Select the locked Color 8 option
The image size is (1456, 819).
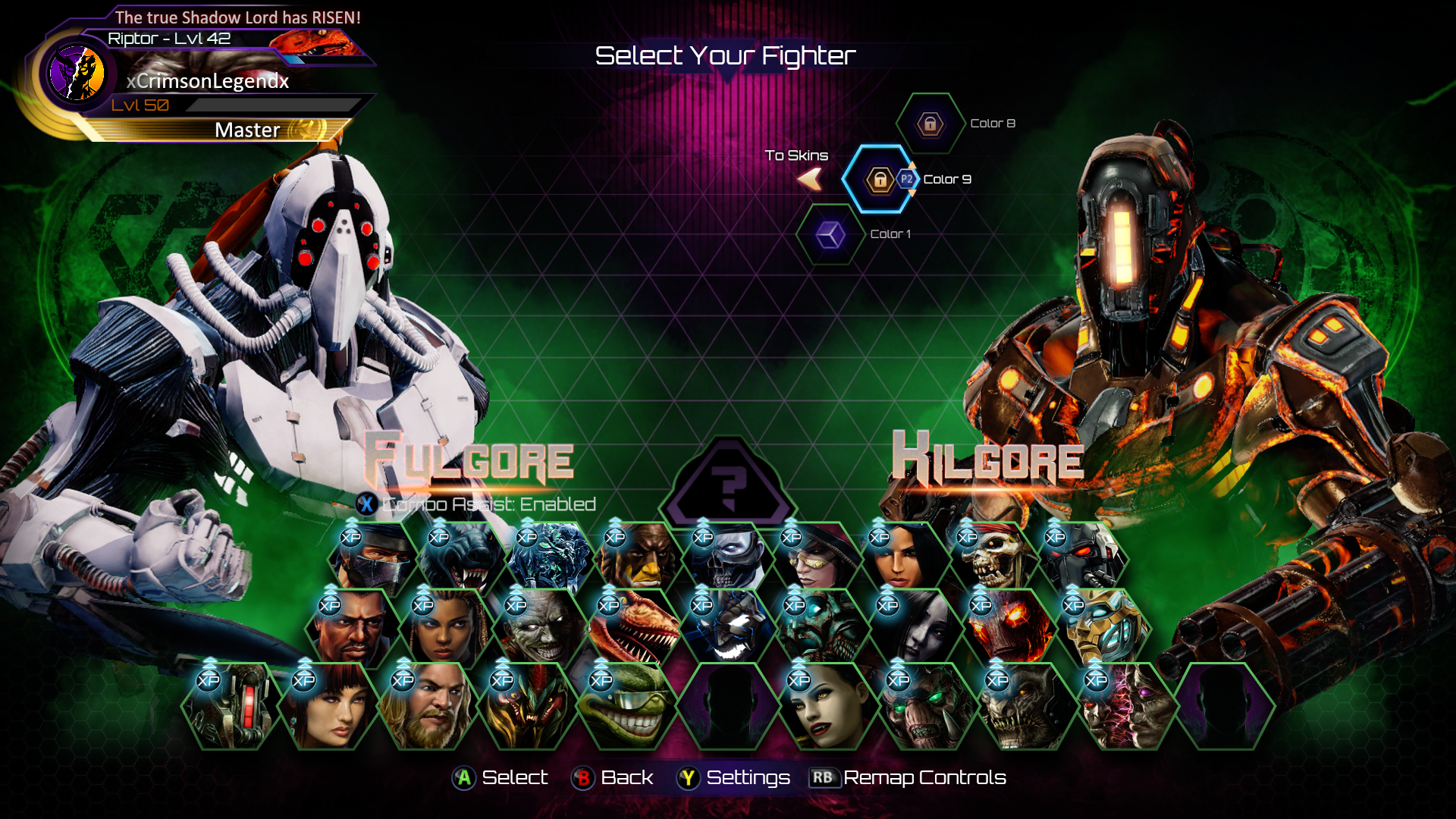(930, 124)
